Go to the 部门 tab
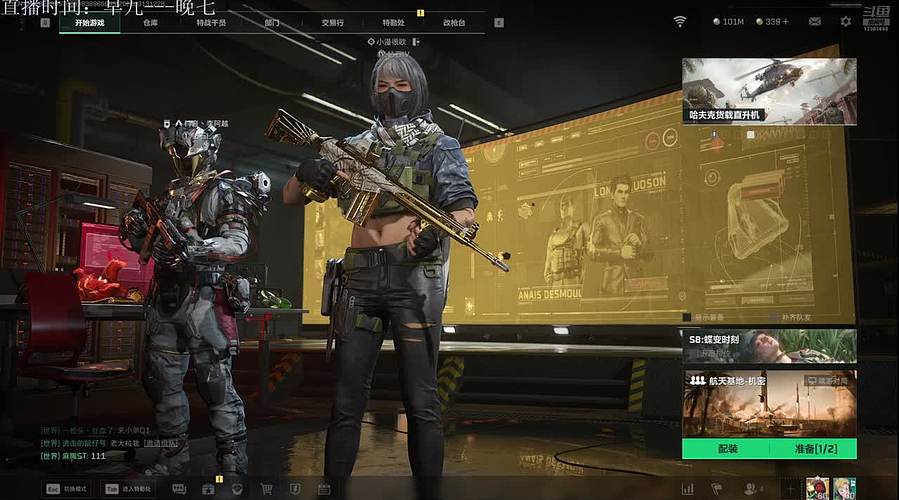The height and width of the screenshot is (500, 899). click(x=272, y=22)
